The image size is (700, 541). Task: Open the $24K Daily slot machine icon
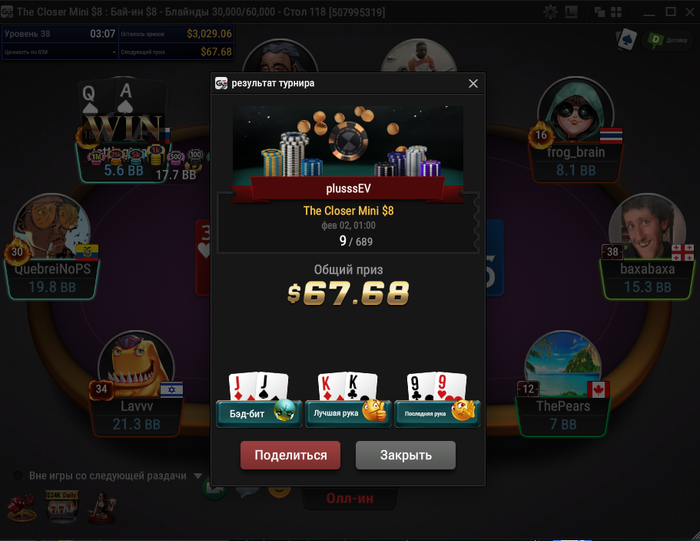[x=61, y=509]
